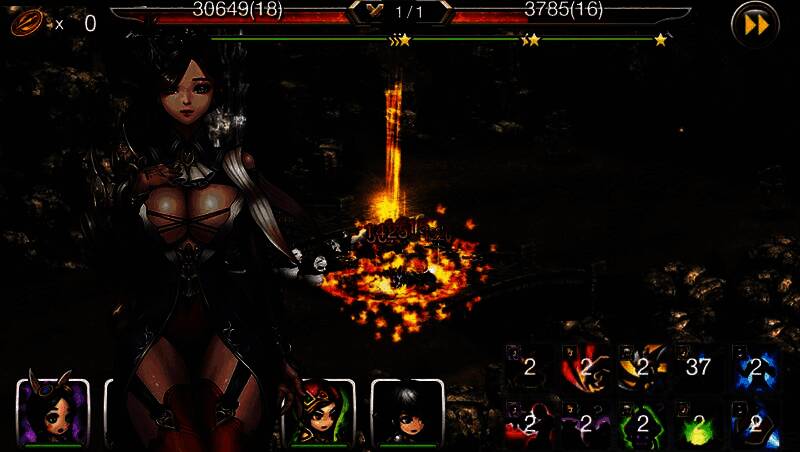Use the blue shield skill in bottom row
The width and height of the screenshot is (800, 452).
coord(753,423)
